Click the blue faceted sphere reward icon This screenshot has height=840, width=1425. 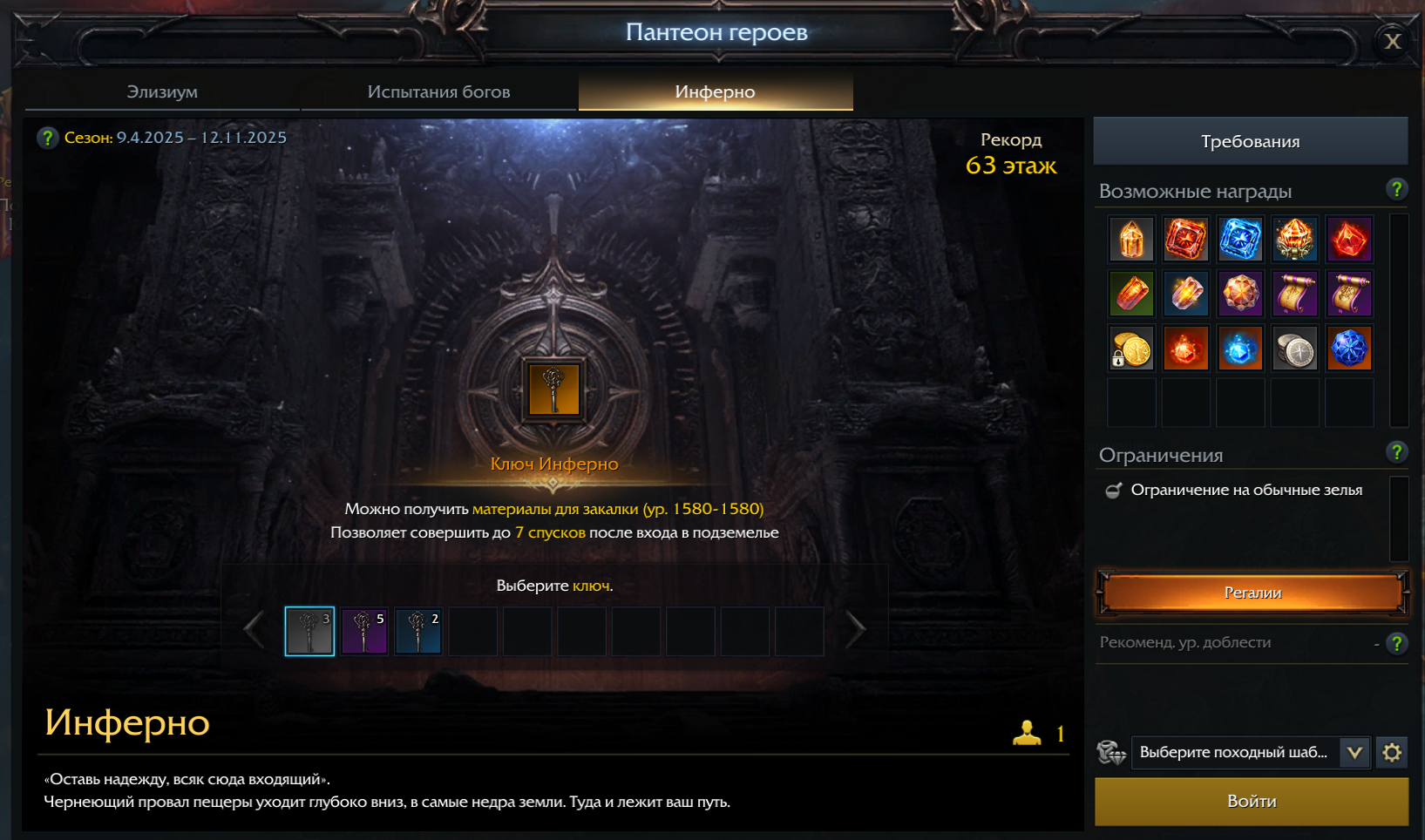pyautogui.click(x=1349, y=348)
